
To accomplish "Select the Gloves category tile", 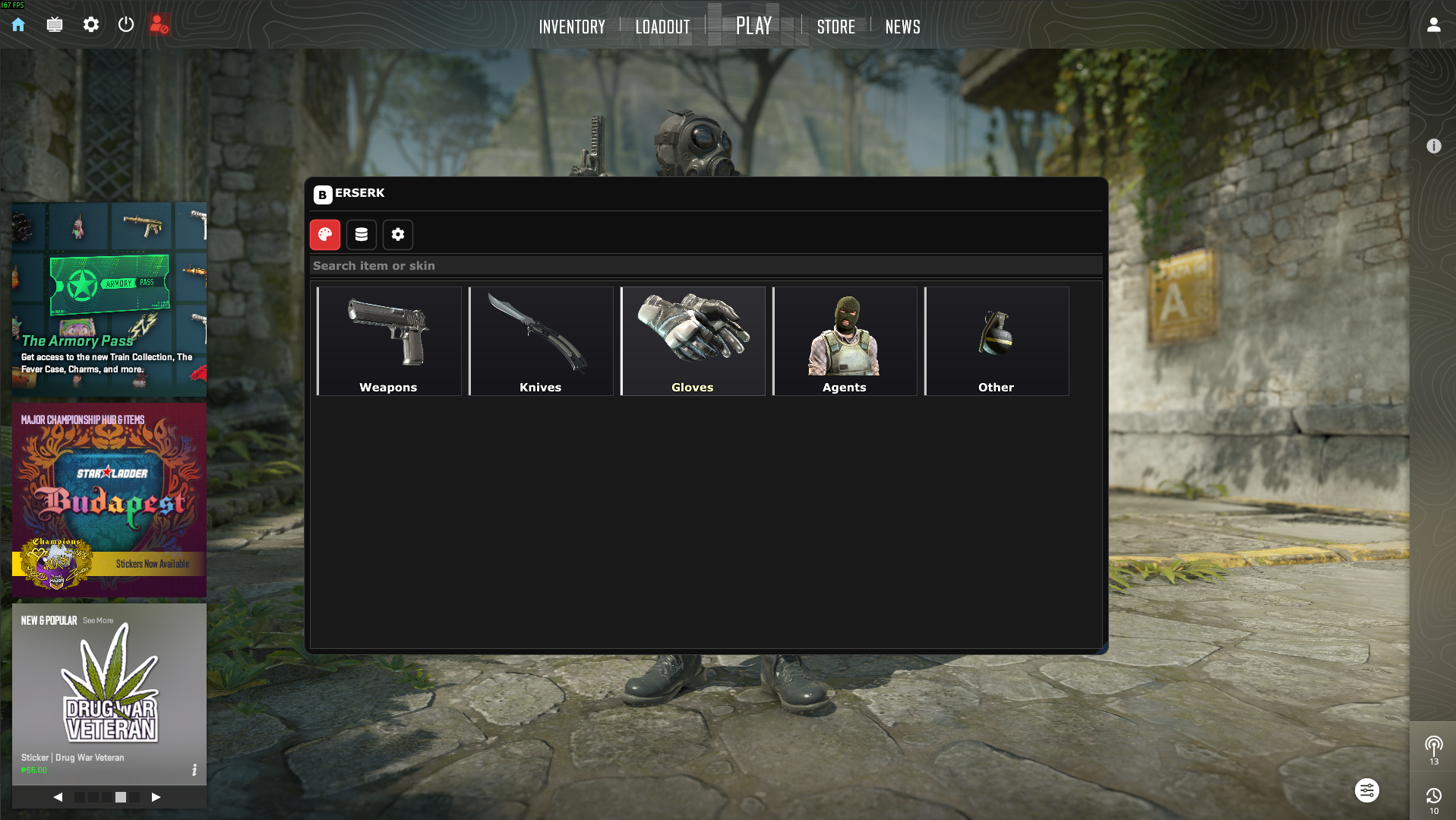I will pyautogui.click(x=692, y=340).
